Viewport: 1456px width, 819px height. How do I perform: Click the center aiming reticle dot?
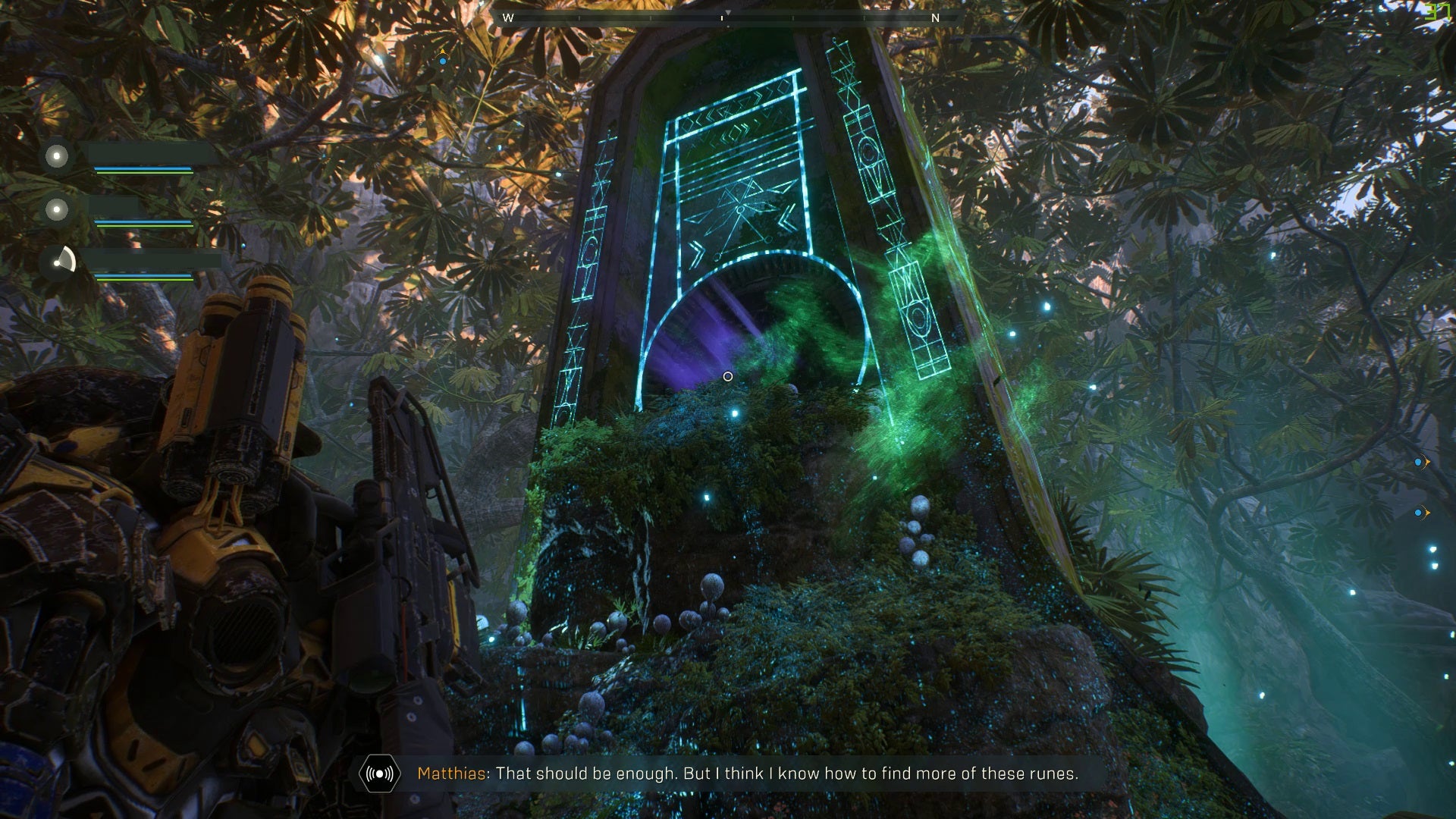(728, 376)
